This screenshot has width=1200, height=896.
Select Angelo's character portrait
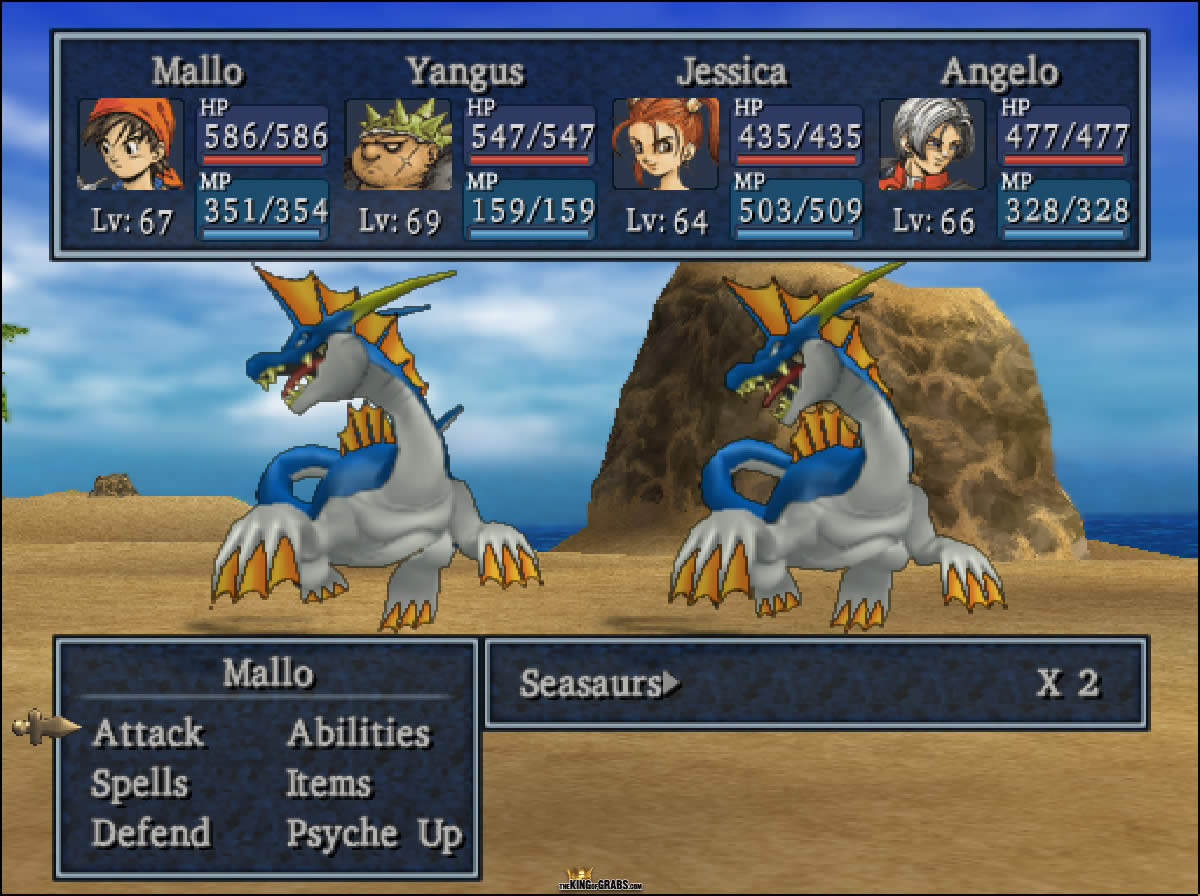pos(932,144)
